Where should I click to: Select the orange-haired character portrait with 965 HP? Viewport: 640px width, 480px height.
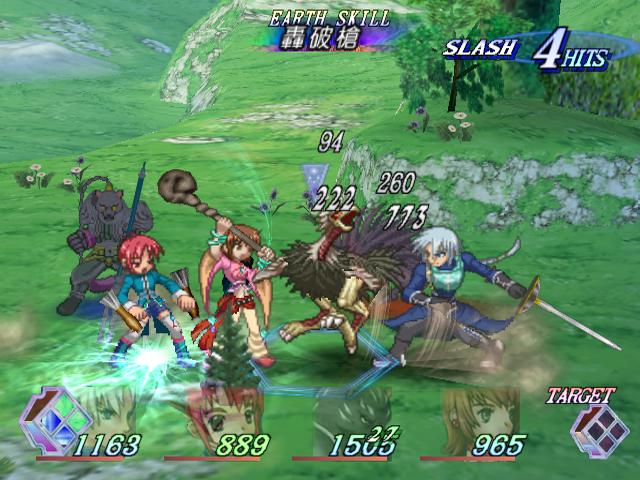tap(478, 412)
